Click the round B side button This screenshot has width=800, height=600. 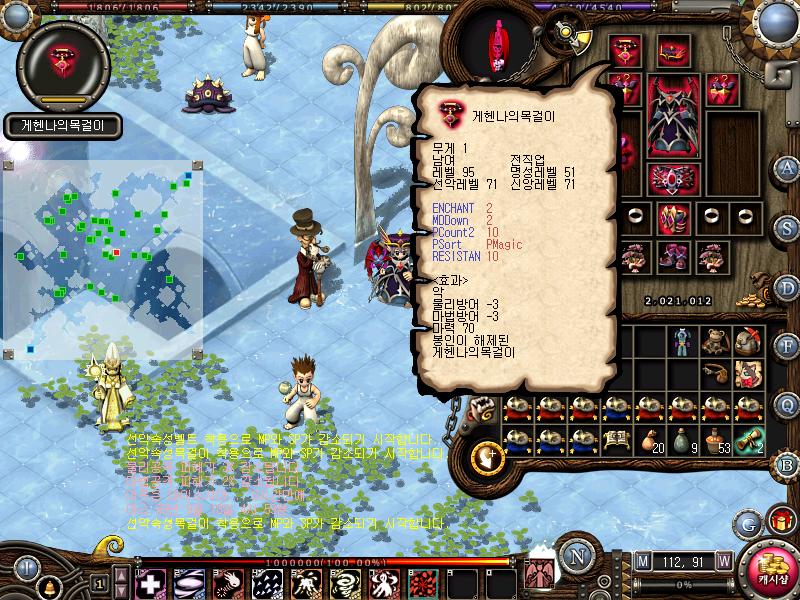[x=788, y=464]
